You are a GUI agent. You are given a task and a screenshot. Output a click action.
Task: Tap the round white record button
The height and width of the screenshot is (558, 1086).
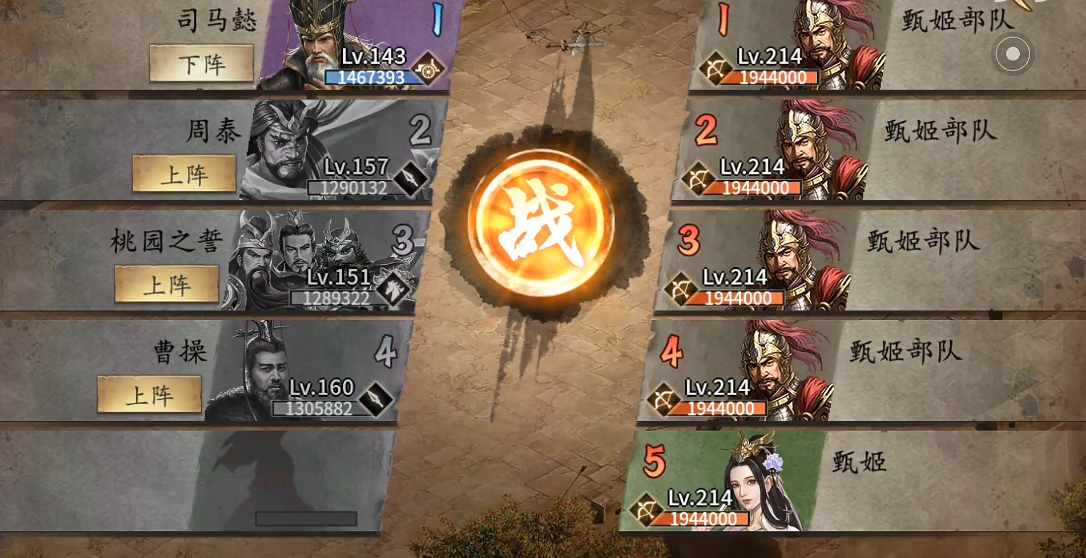1012,54
